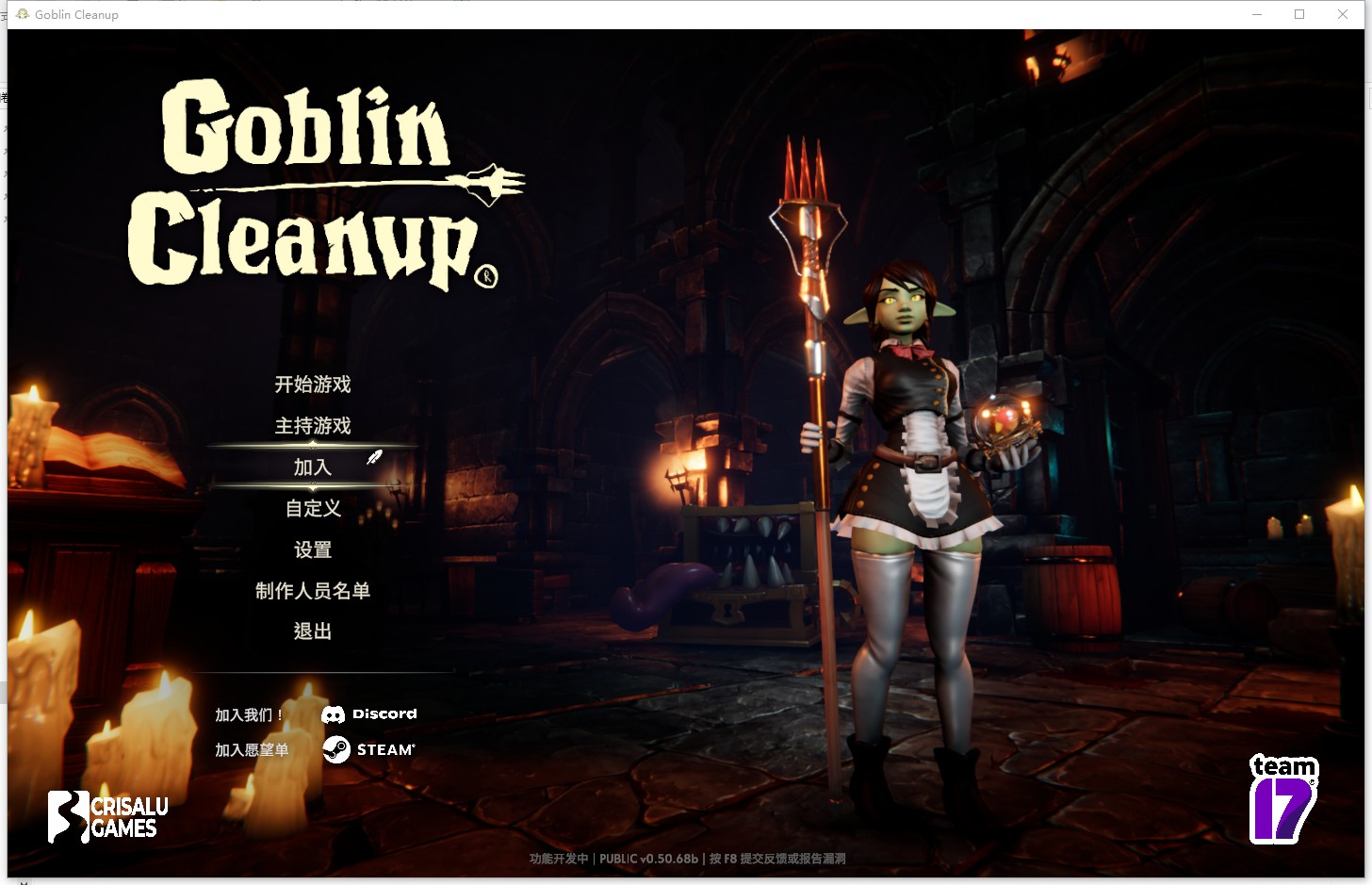Open the 自定义 customization menu
1372x885 pixels.
pos(313,509)
